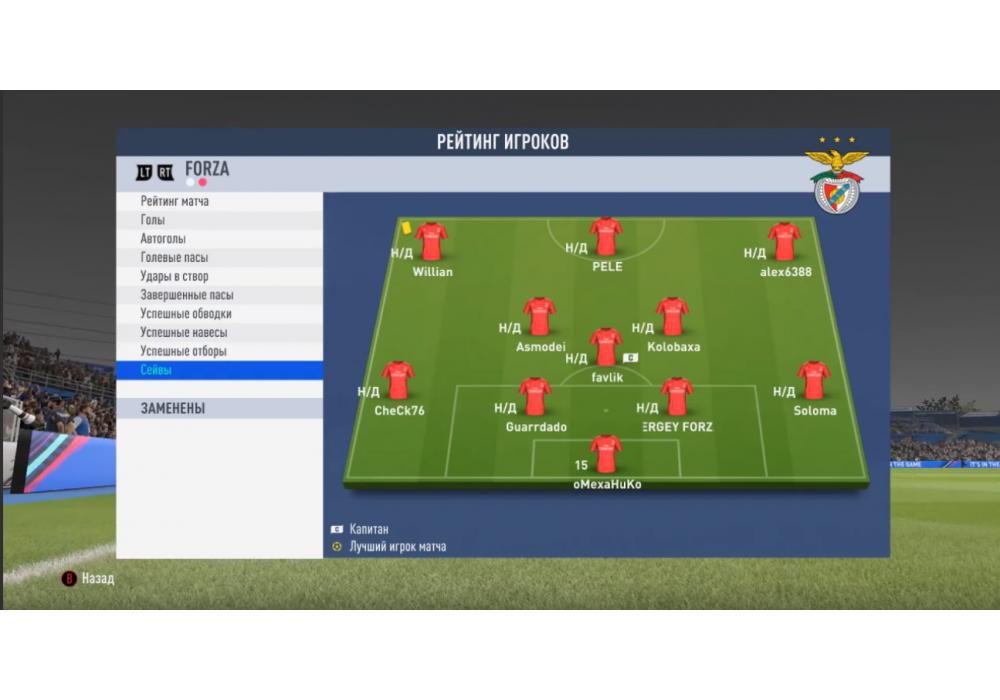Choose the Голы stat row
The image size is (1000, 700).
218,220
